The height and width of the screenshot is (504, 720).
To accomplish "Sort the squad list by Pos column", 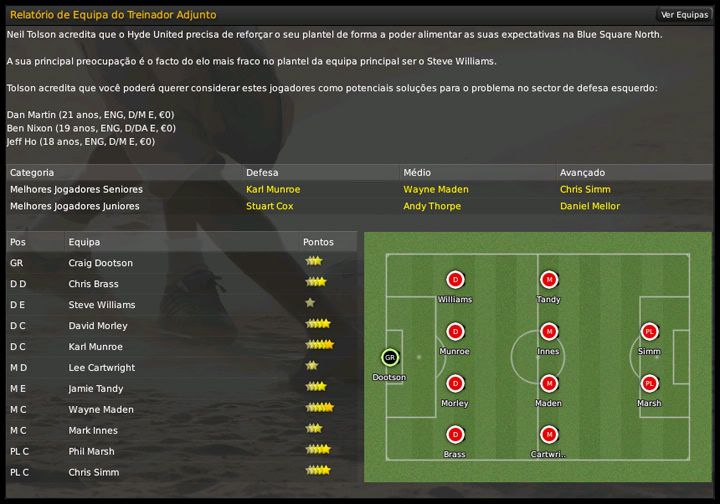I will tap(18, 242).
